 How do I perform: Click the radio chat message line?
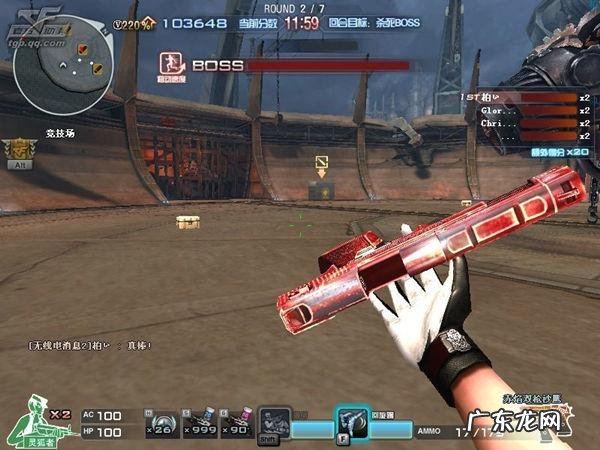click(90, 346)
